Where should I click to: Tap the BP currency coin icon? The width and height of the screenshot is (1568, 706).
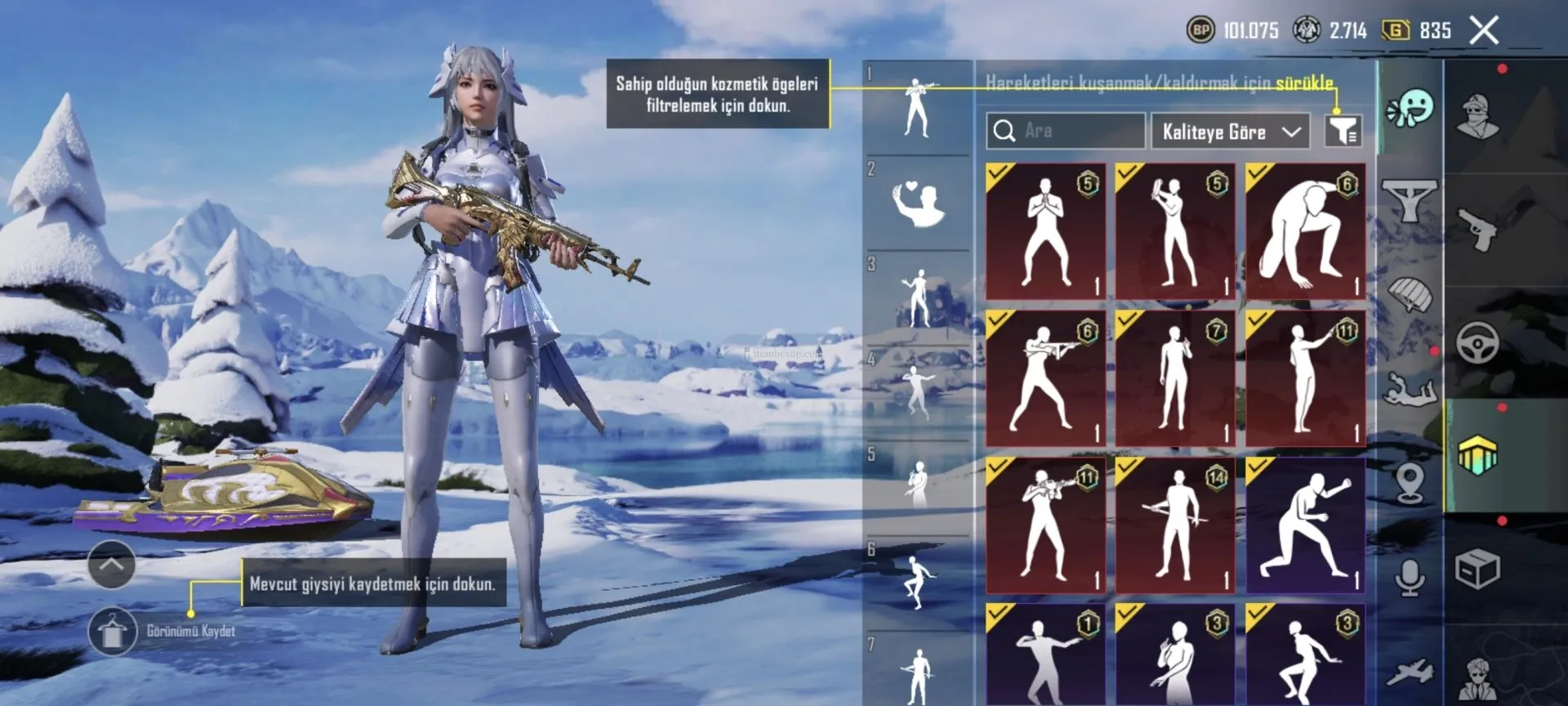click(1200, 31)
